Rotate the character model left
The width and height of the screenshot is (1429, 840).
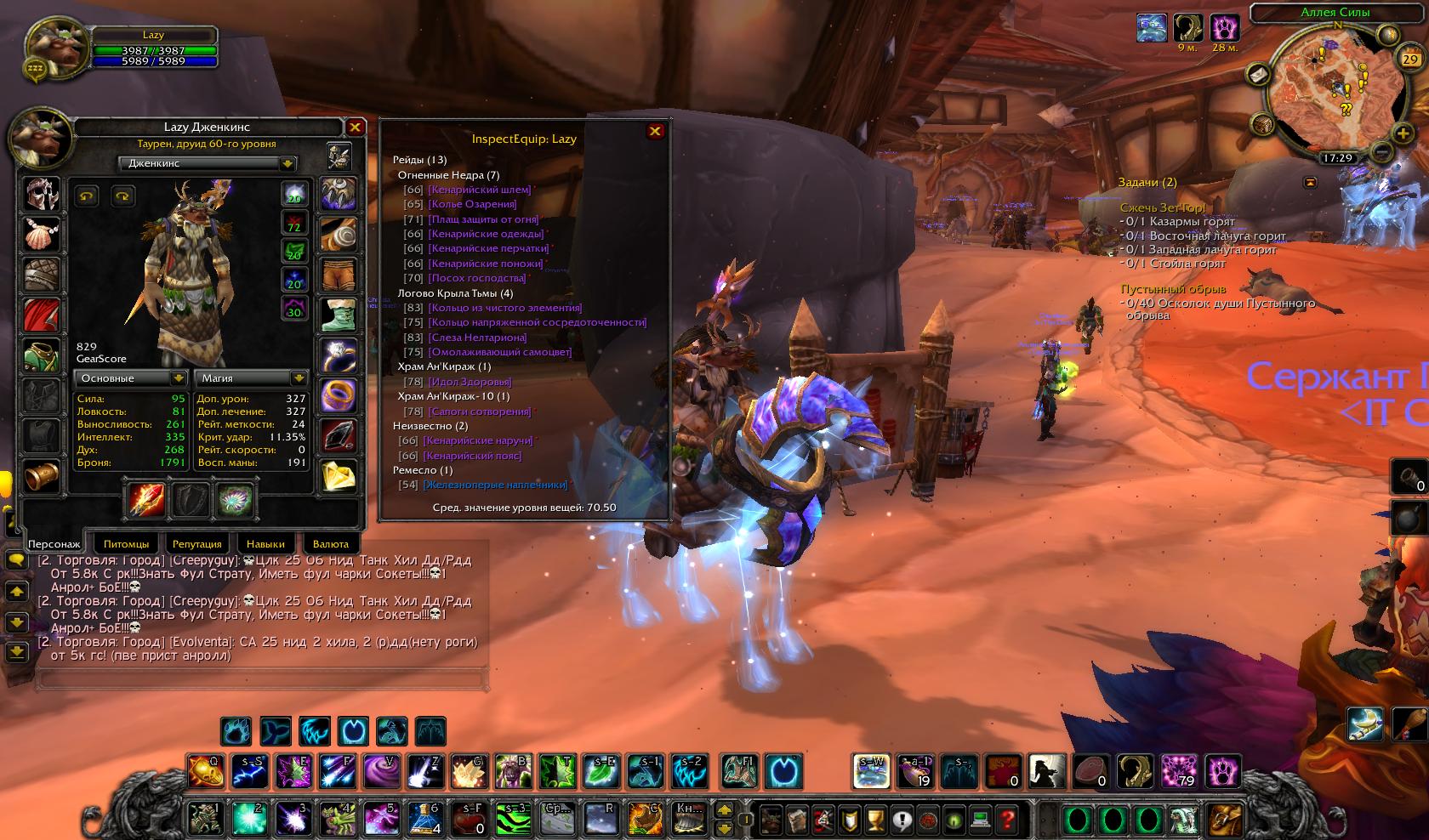pos(87,196)
